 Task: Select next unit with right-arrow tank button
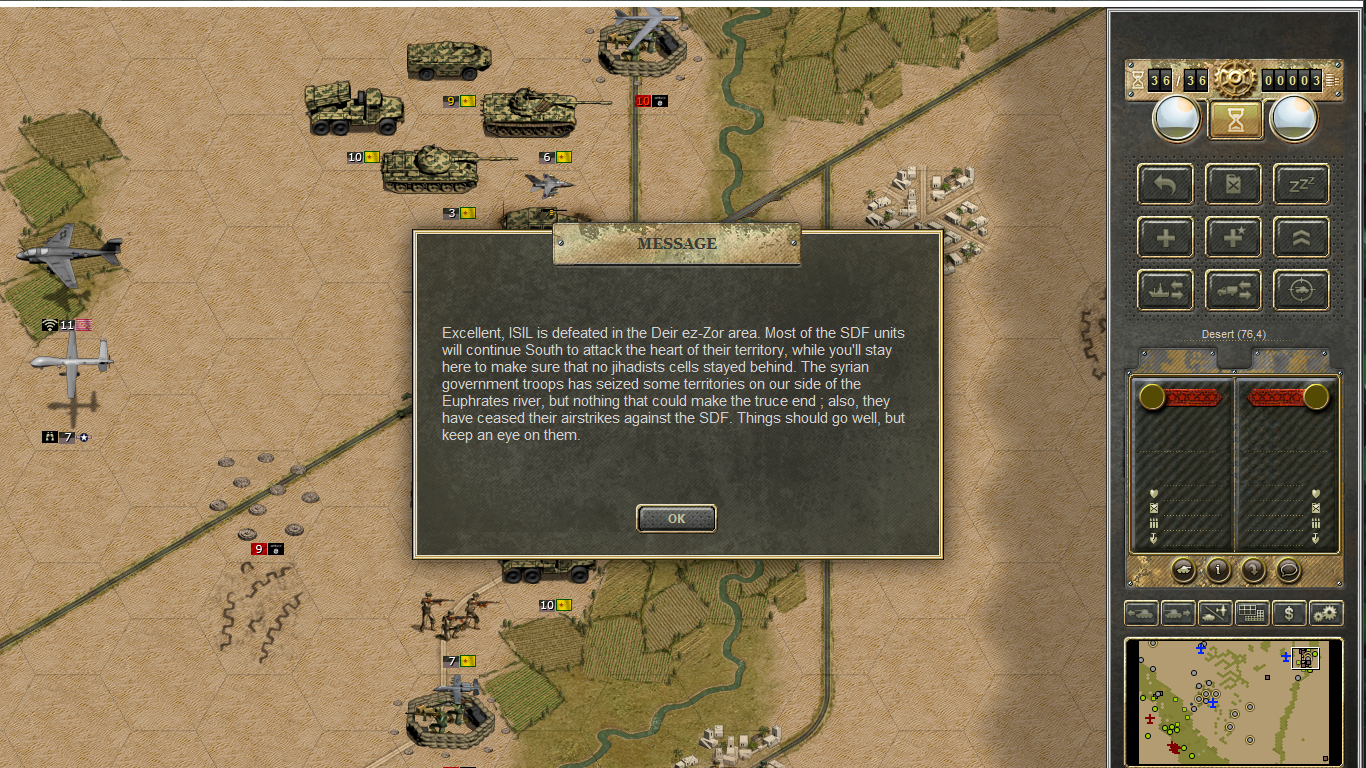tap(1178, 613)
